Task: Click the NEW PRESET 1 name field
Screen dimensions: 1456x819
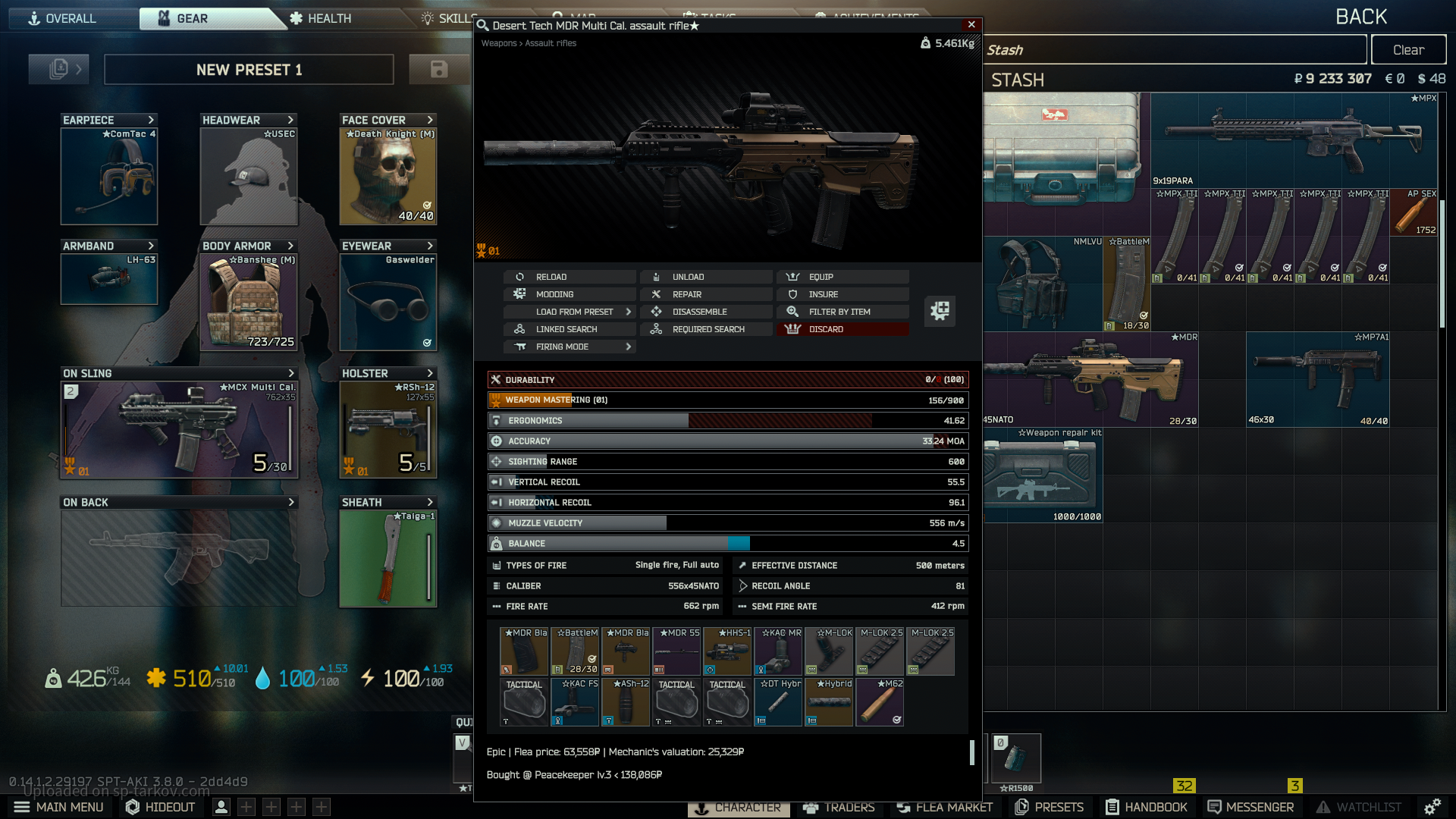Action: tap(249, 70)
